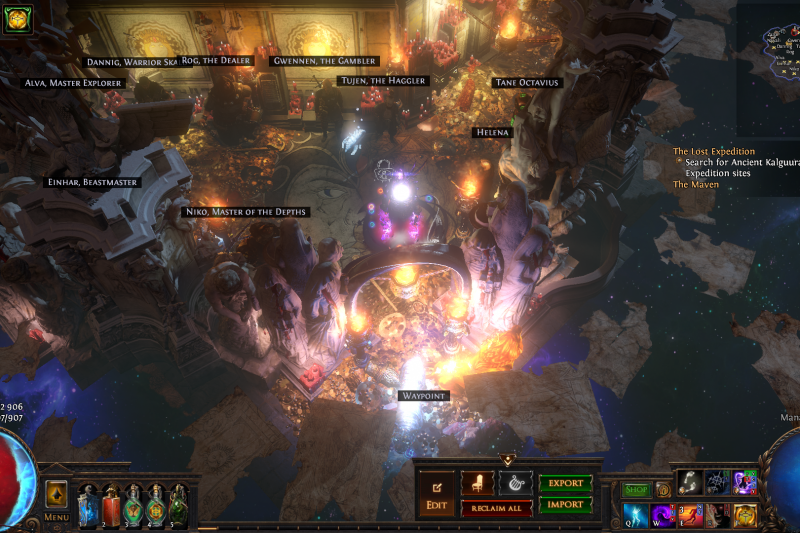Click the golden emblem icon top-left
This screenshot has width=800, height=533.
click(x=17, y=18)
